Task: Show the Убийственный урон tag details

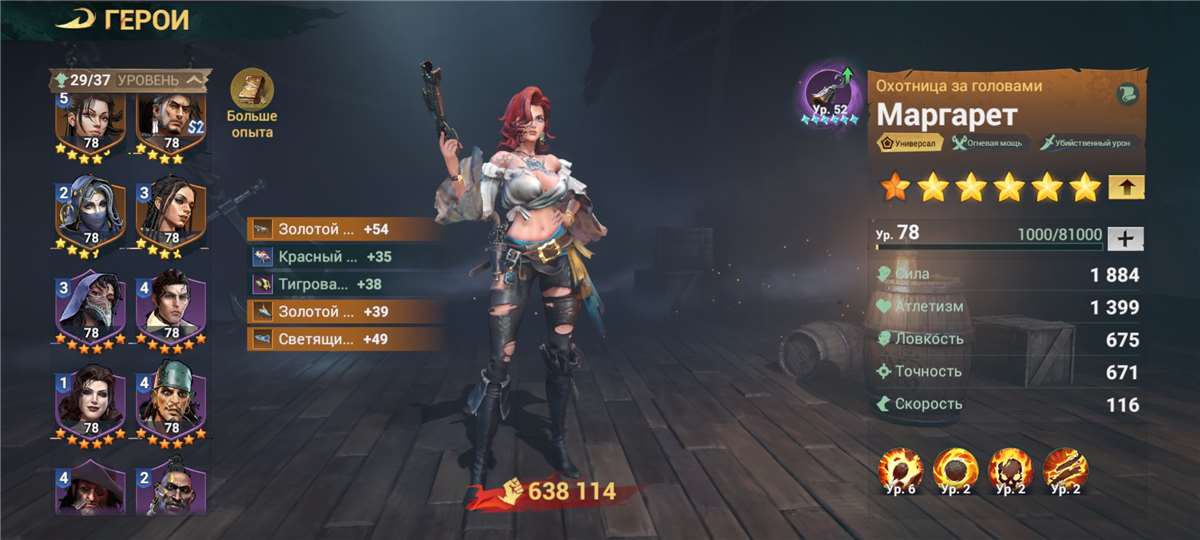Action: [x=1088, y=144]
